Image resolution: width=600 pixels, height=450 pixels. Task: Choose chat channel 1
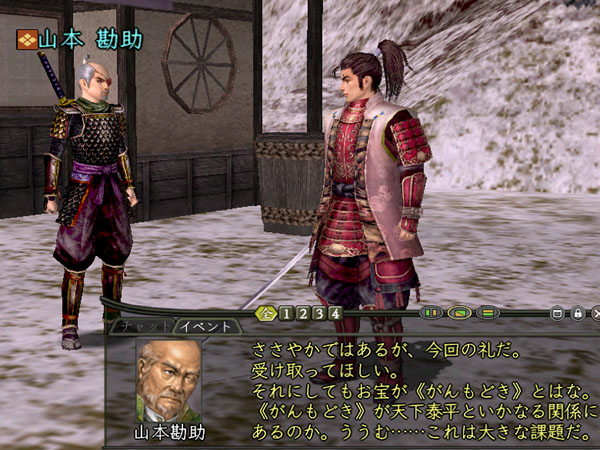pos(286,313)
